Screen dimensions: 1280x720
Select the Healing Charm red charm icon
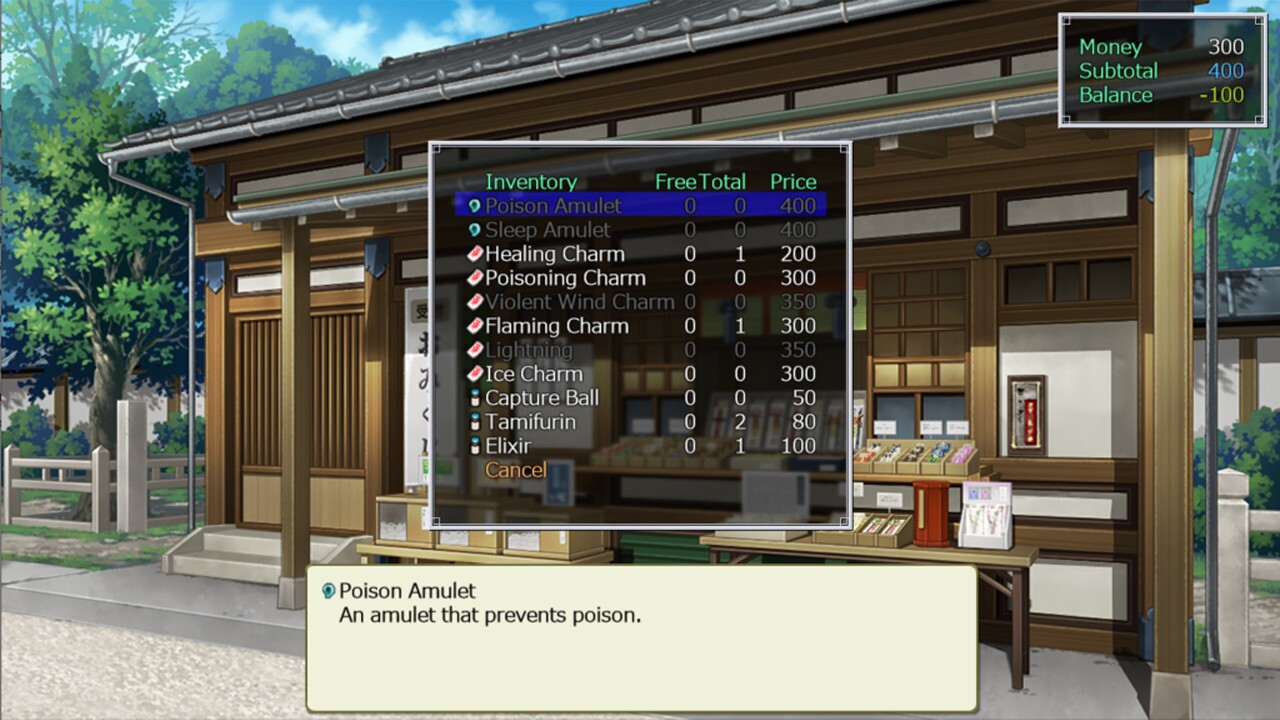(x=474, y=254)
